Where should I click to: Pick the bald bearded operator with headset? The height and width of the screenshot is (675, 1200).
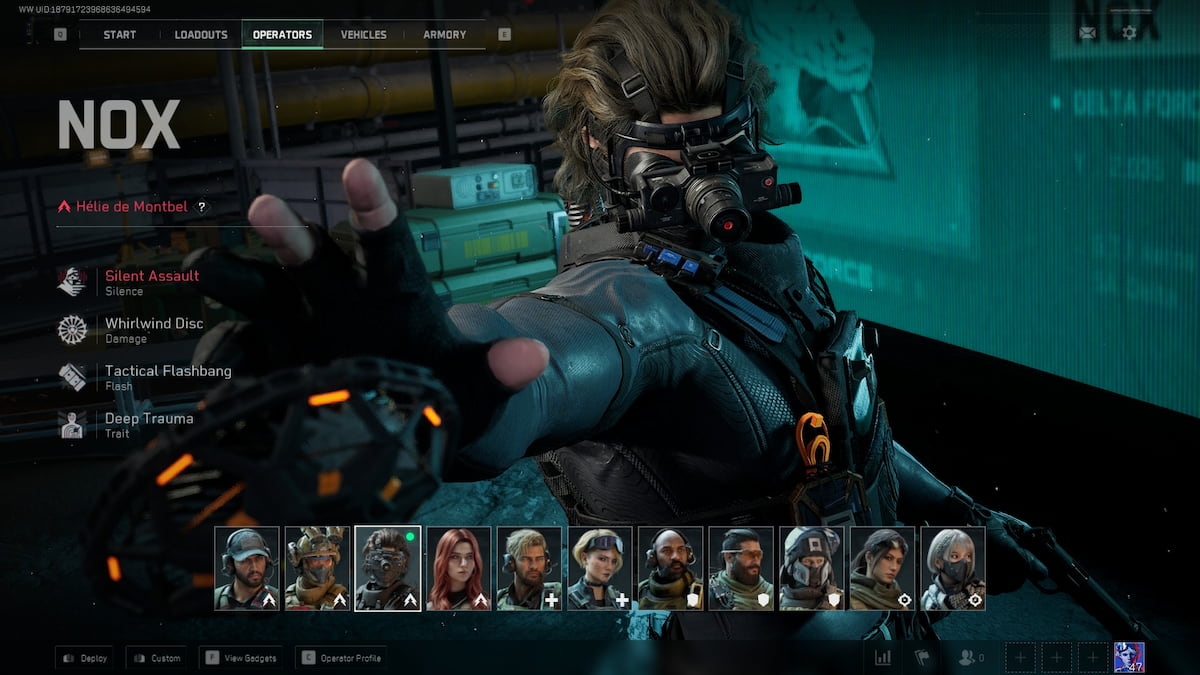(x=671, y=568)
